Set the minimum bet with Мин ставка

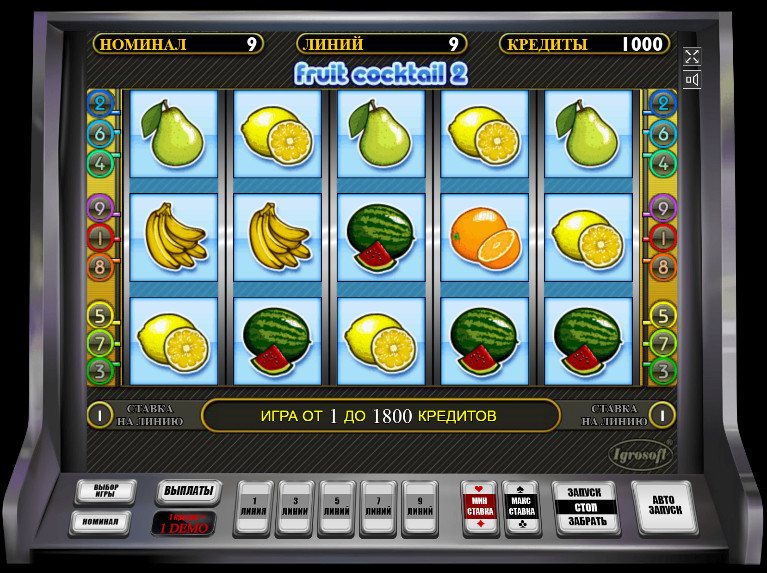coord(479,507)
